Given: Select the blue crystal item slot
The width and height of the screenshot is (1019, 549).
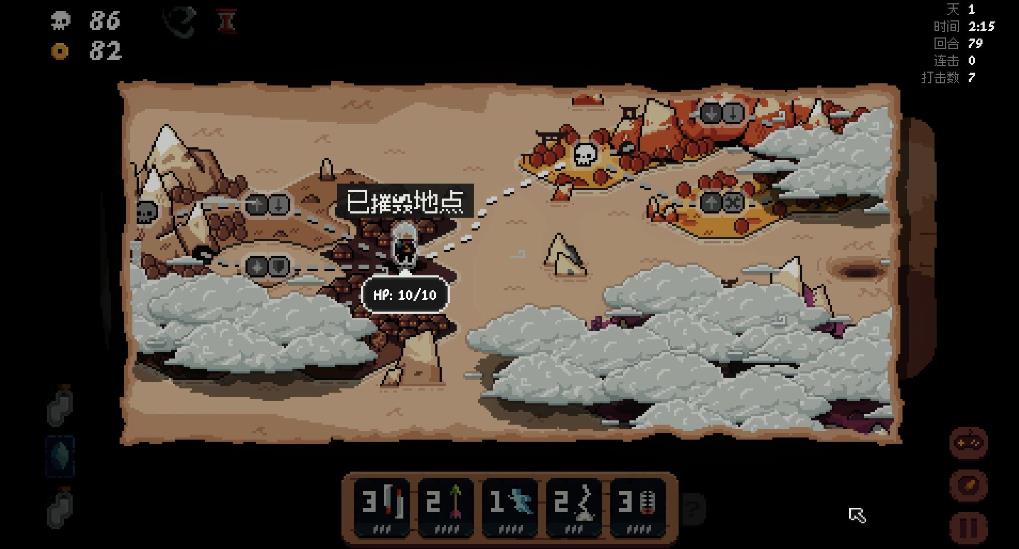Looking at the screenshot, I should click(61, 456).
